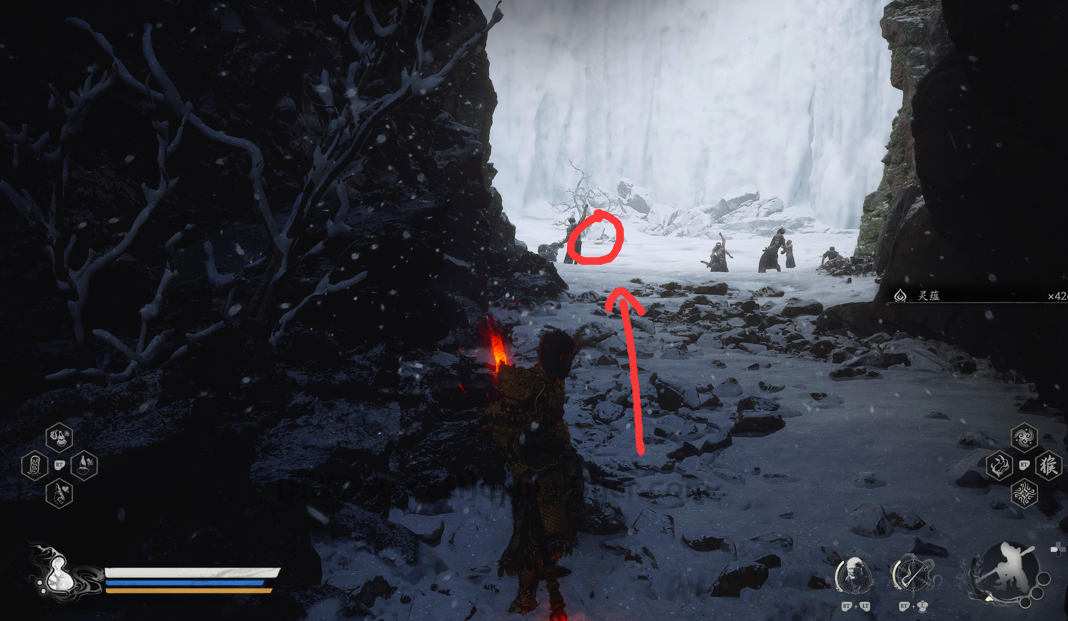
Task: Cast the ornate knot pattern spell
Action: click(1023, 493)
